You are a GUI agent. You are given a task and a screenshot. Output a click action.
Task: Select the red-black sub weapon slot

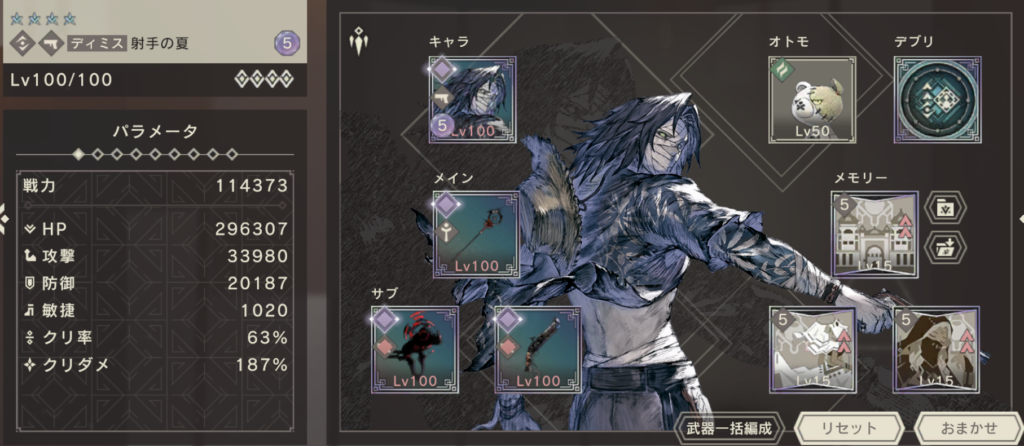point(414,349)
